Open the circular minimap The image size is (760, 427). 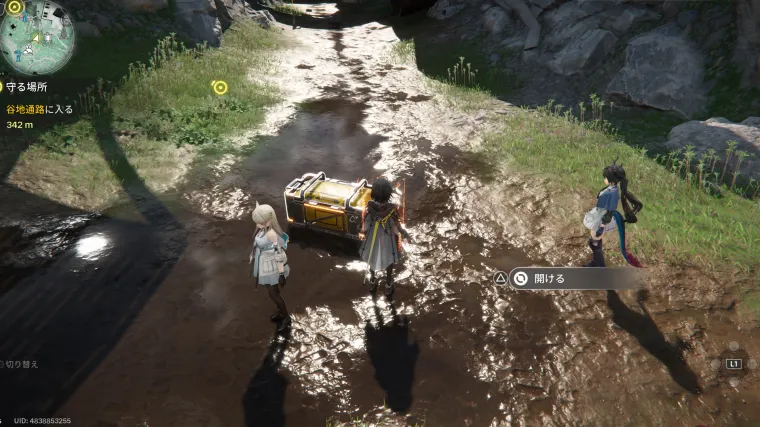(x=38, y=37)
